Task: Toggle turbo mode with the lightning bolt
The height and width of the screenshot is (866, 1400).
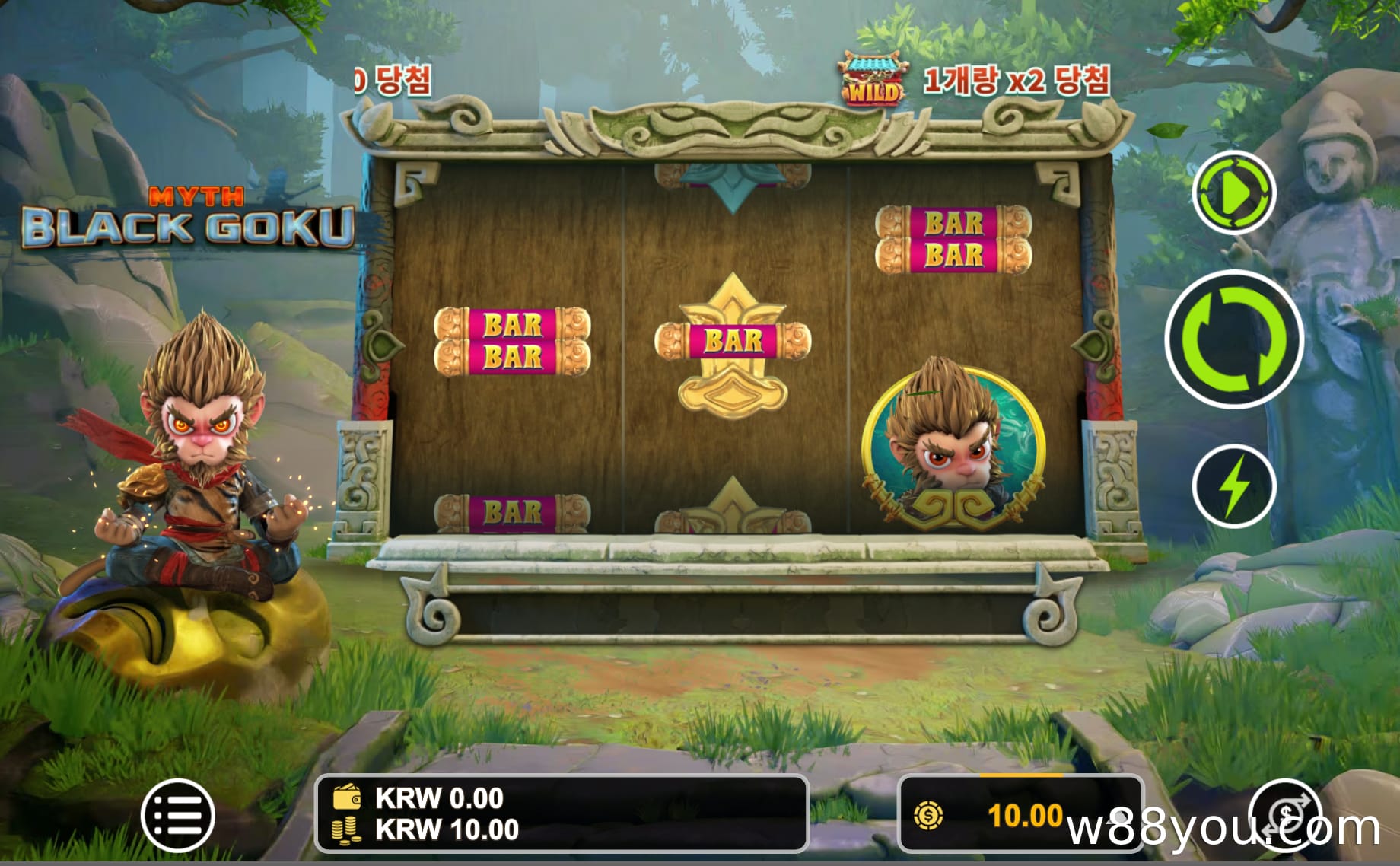Action: pos(1233,486)
